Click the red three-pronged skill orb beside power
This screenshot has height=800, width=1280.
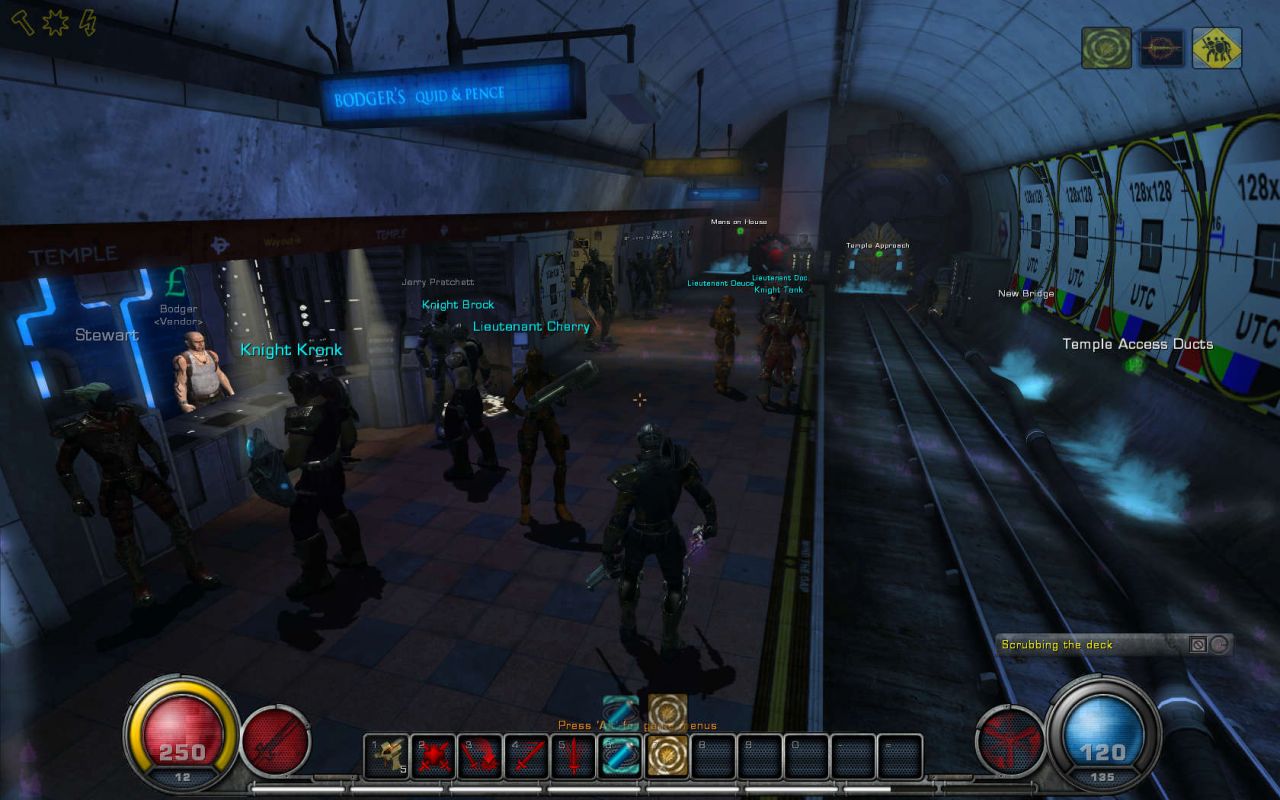click(x=1009, y=741)
